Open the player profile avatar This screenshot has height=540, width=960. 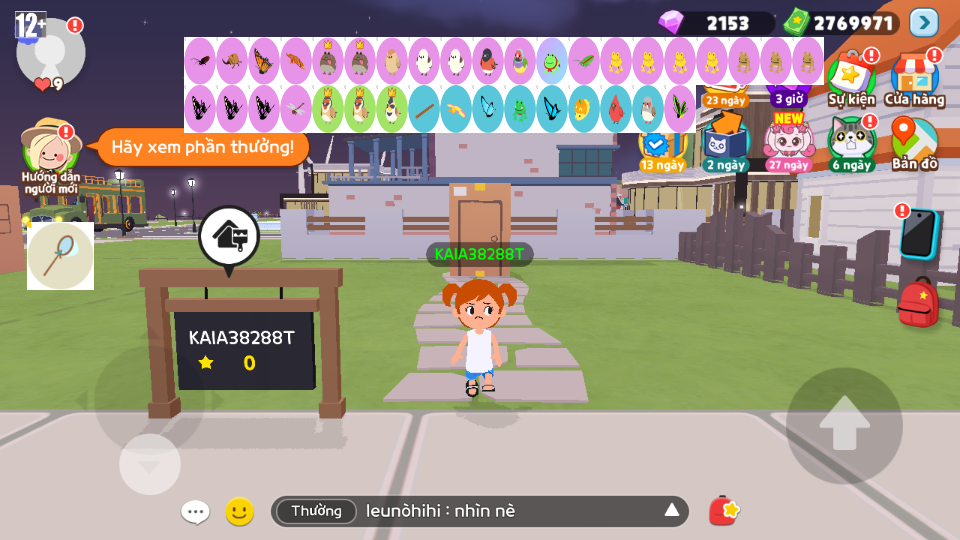[x=50, y=52]
